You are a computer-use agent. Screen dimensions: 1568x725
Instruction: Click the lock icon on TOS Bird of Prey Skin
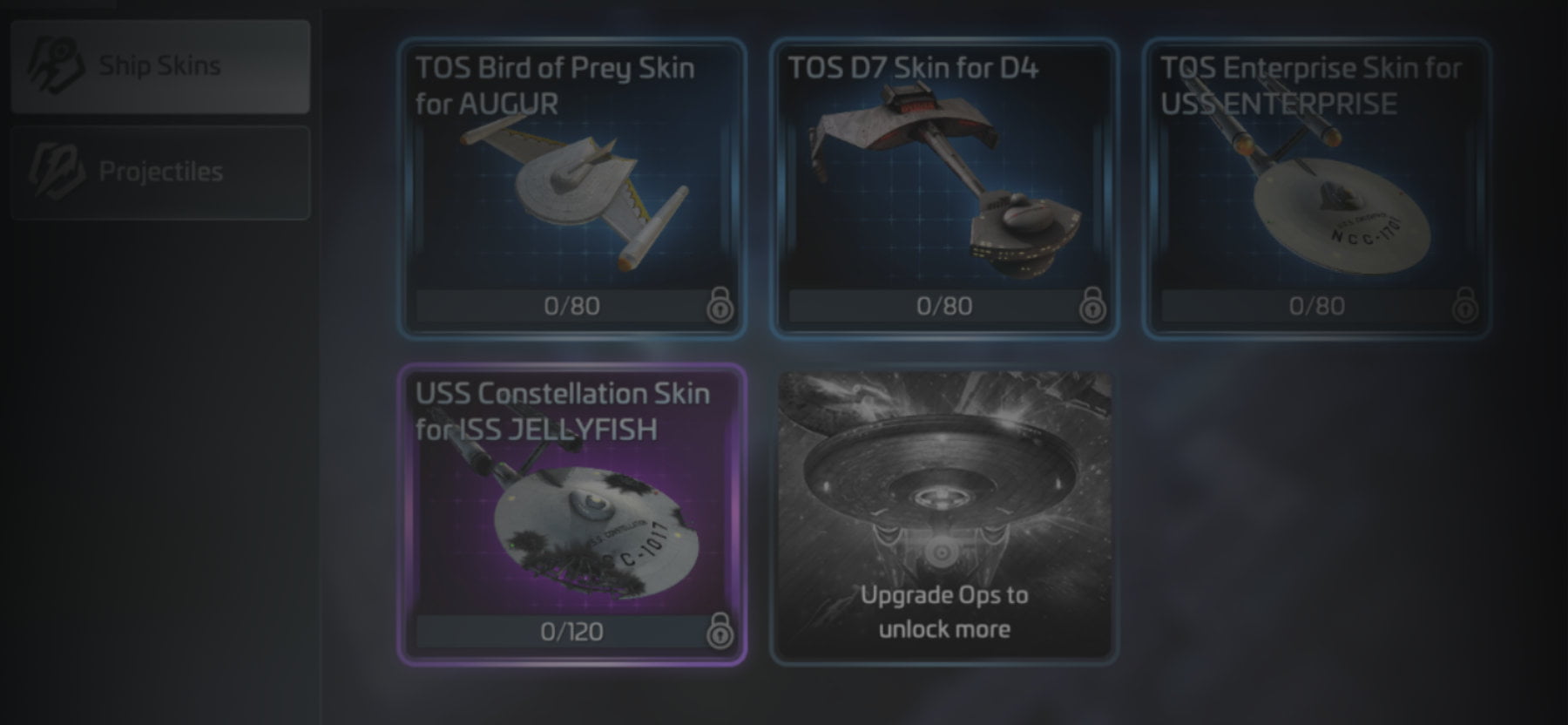point(720,306)
